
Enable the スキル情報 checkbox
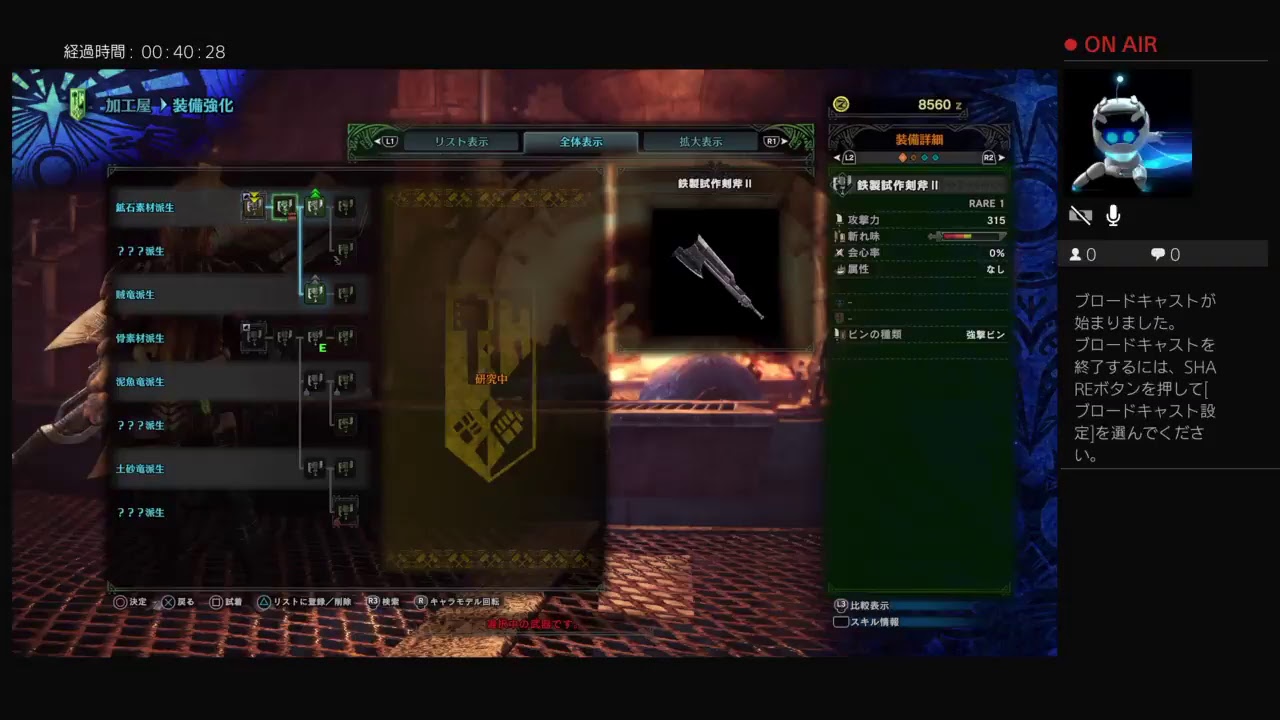click(841, 621)
